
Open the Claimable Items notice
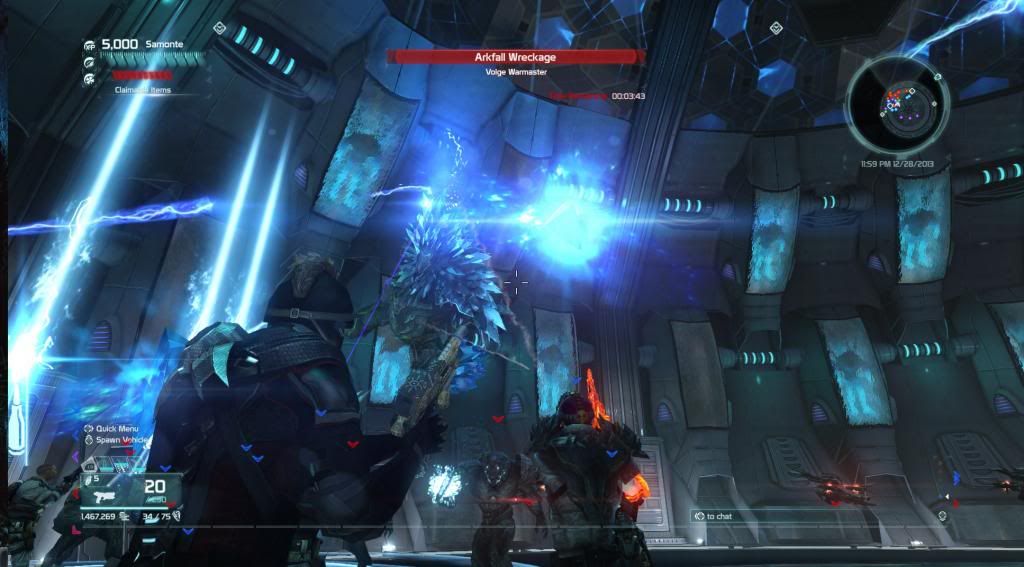coord(143,89)
